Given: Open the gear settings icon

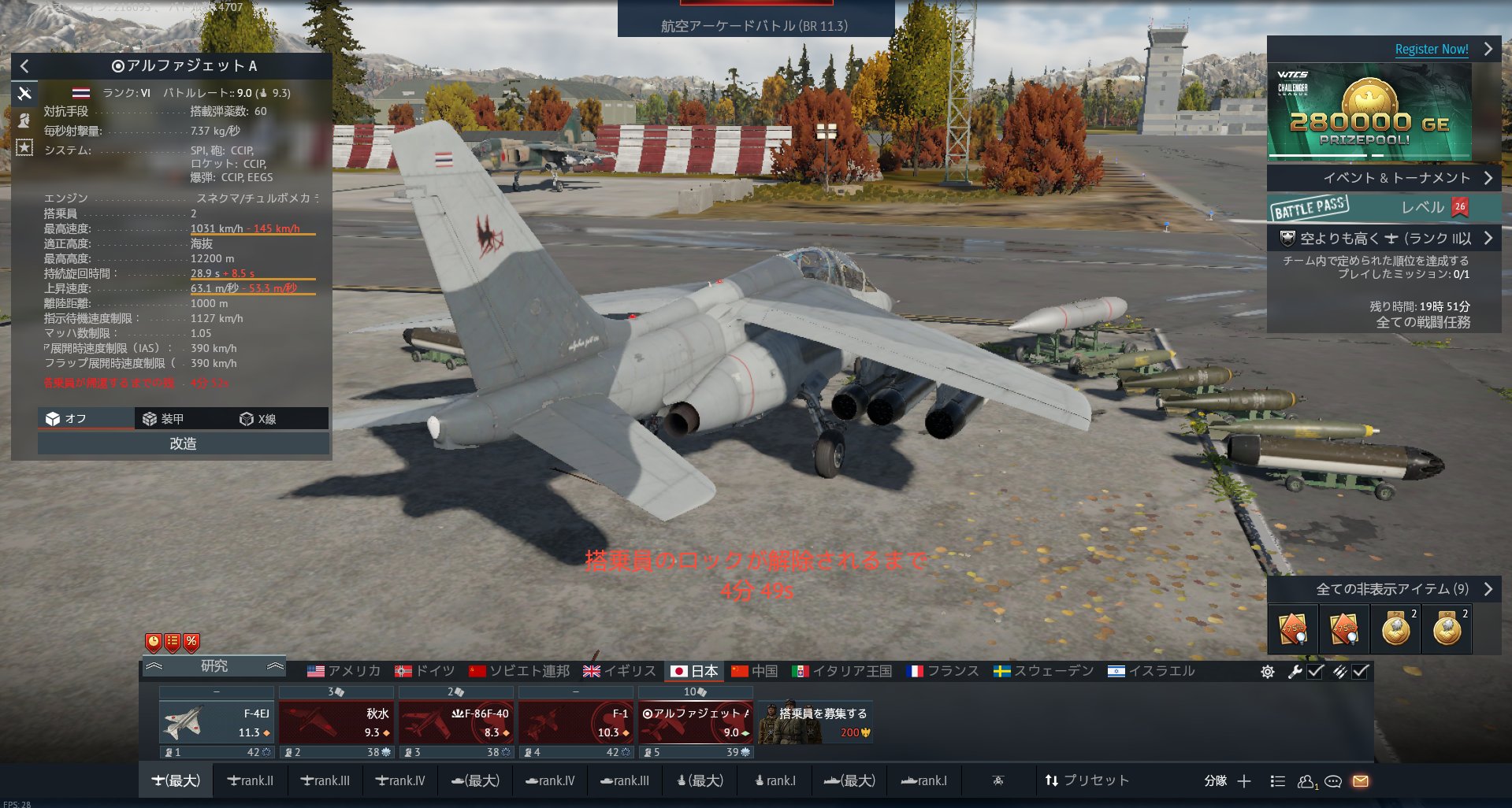Looking at the screenshot, I should (1267, 672).
